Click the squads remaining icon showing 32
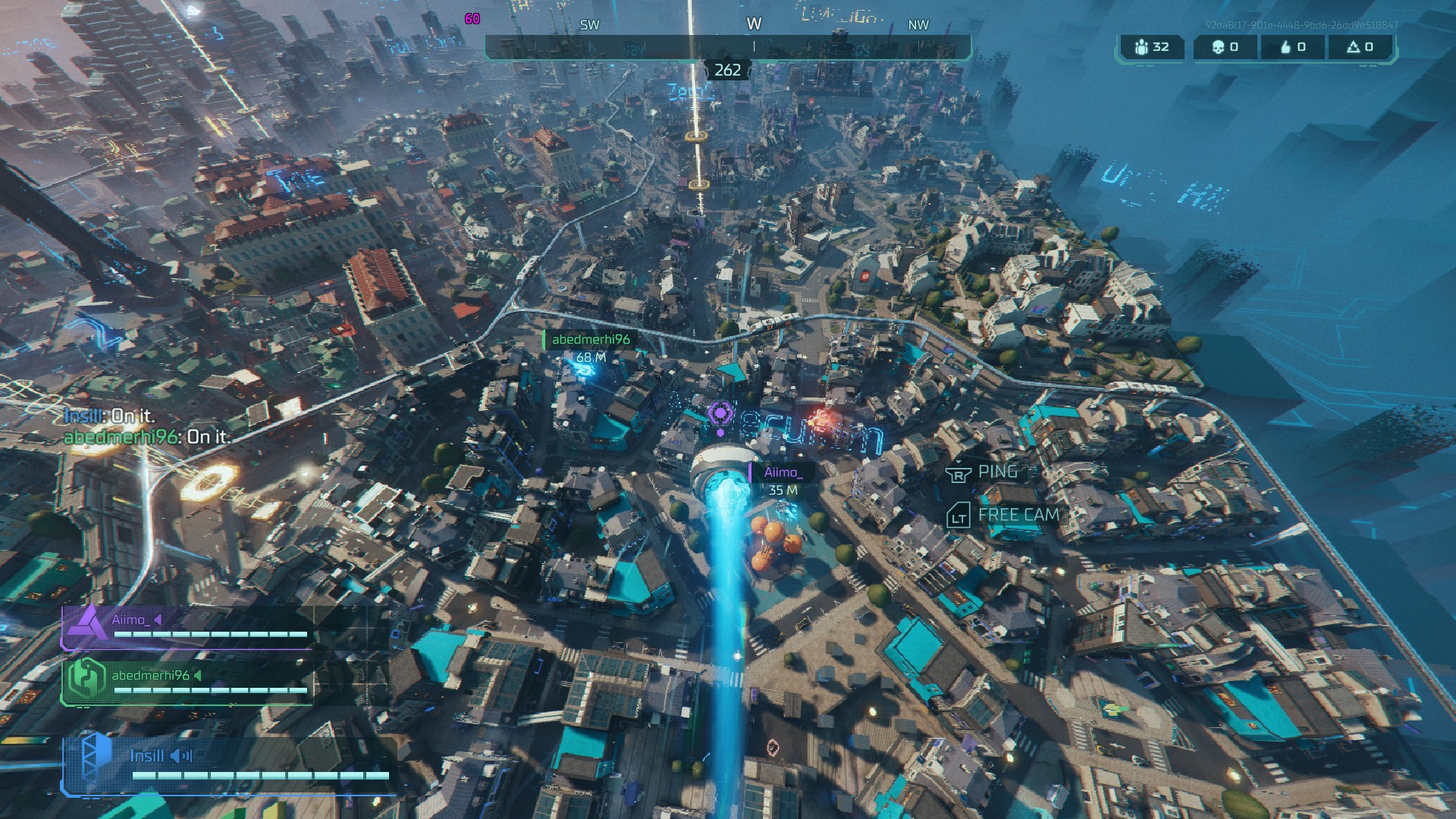Screen dimensions: 1456x819 (x=1142, y=47)
